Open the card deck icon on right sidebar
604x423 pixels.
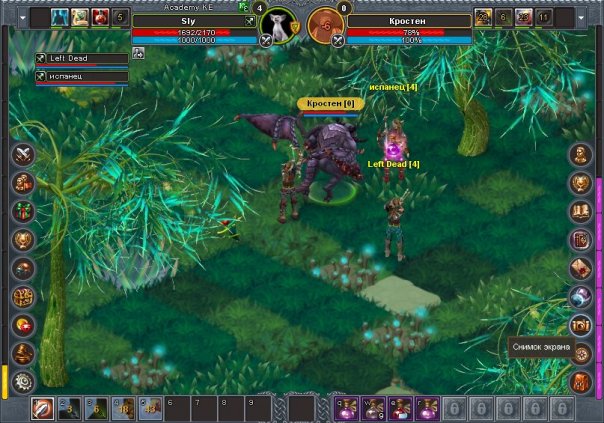point(581,239)
